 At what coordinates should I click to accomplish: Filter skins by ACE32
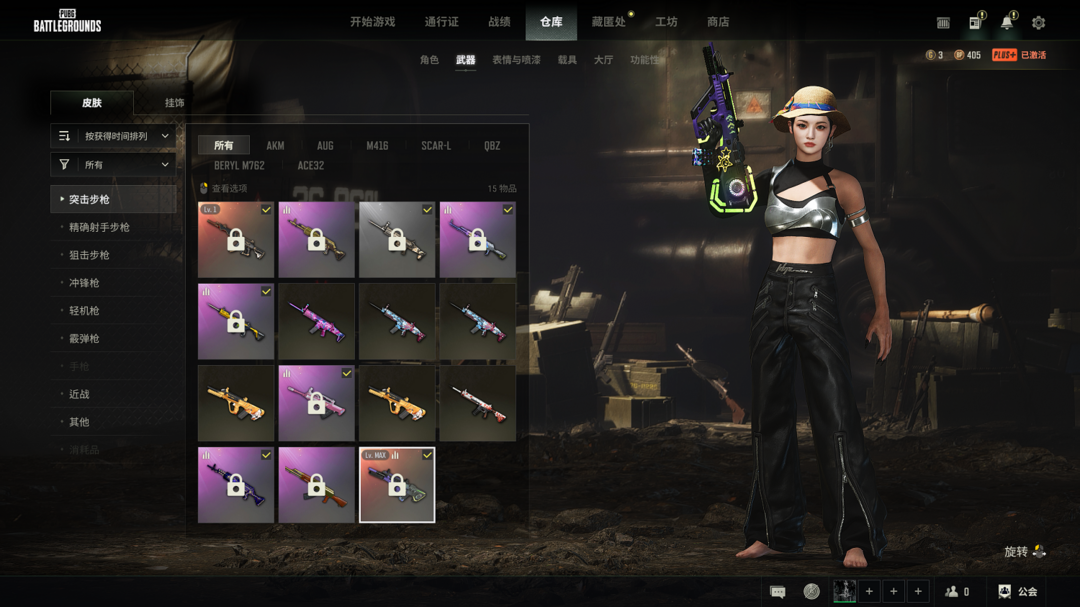click(x=311, y=166)
